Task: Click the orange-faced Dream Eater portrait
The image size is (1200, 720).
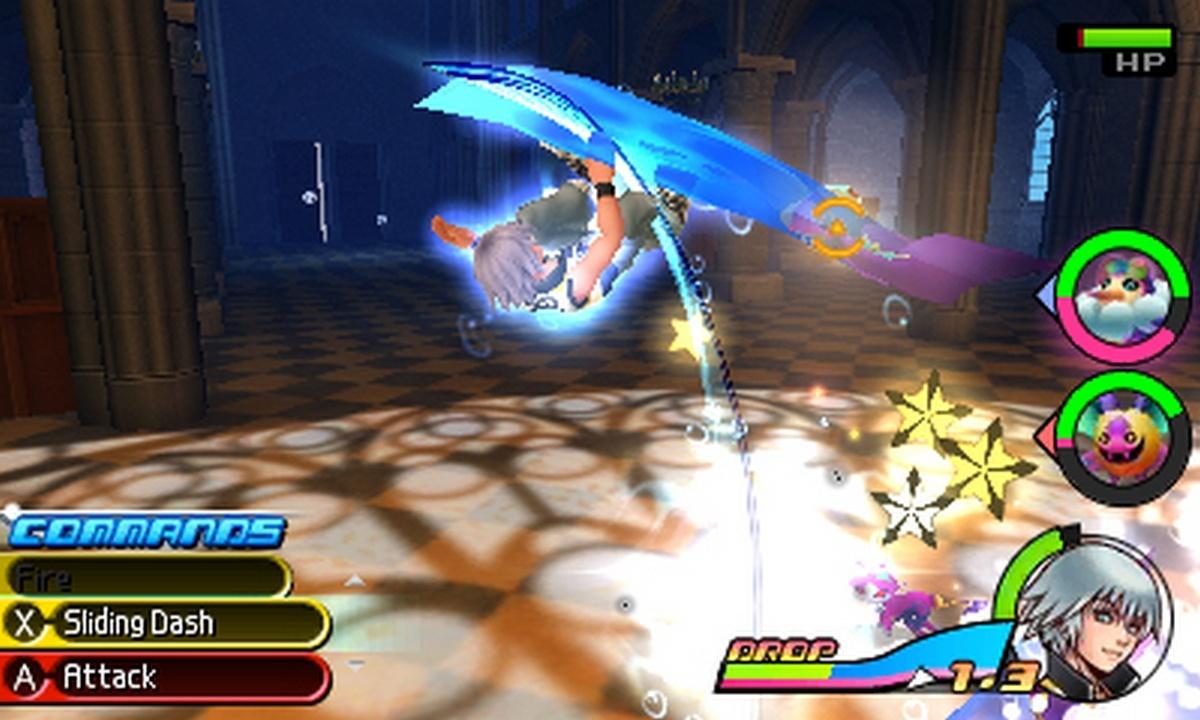Action: [x=1123, y=437]
